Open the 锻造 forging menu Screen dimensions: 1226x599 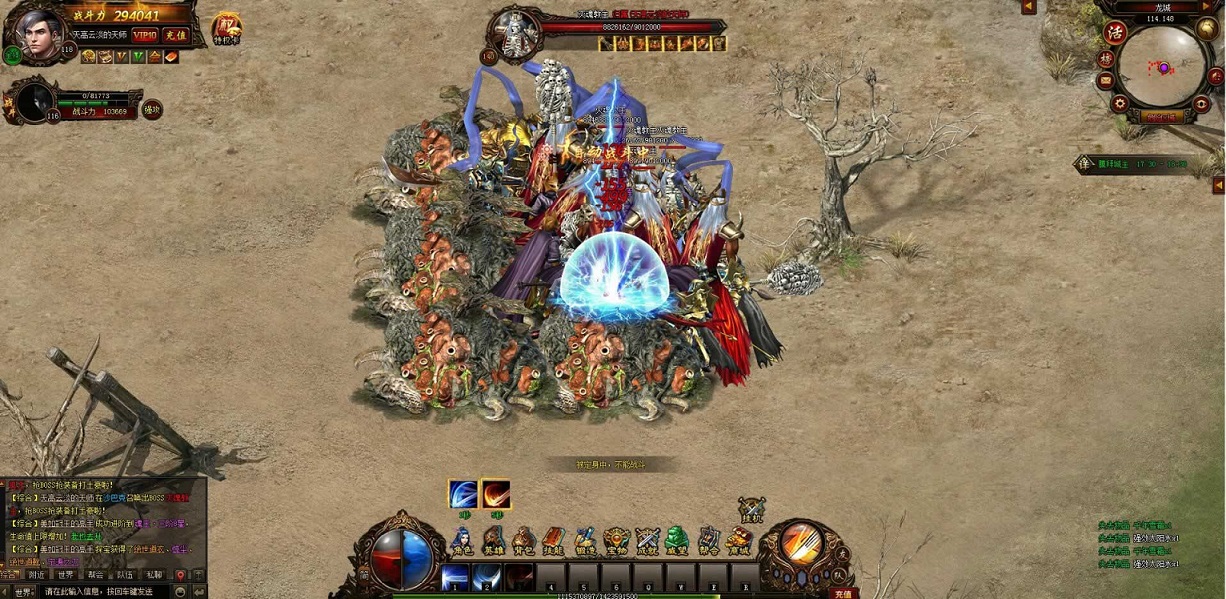pyautogui.click(x=585, y=540)
